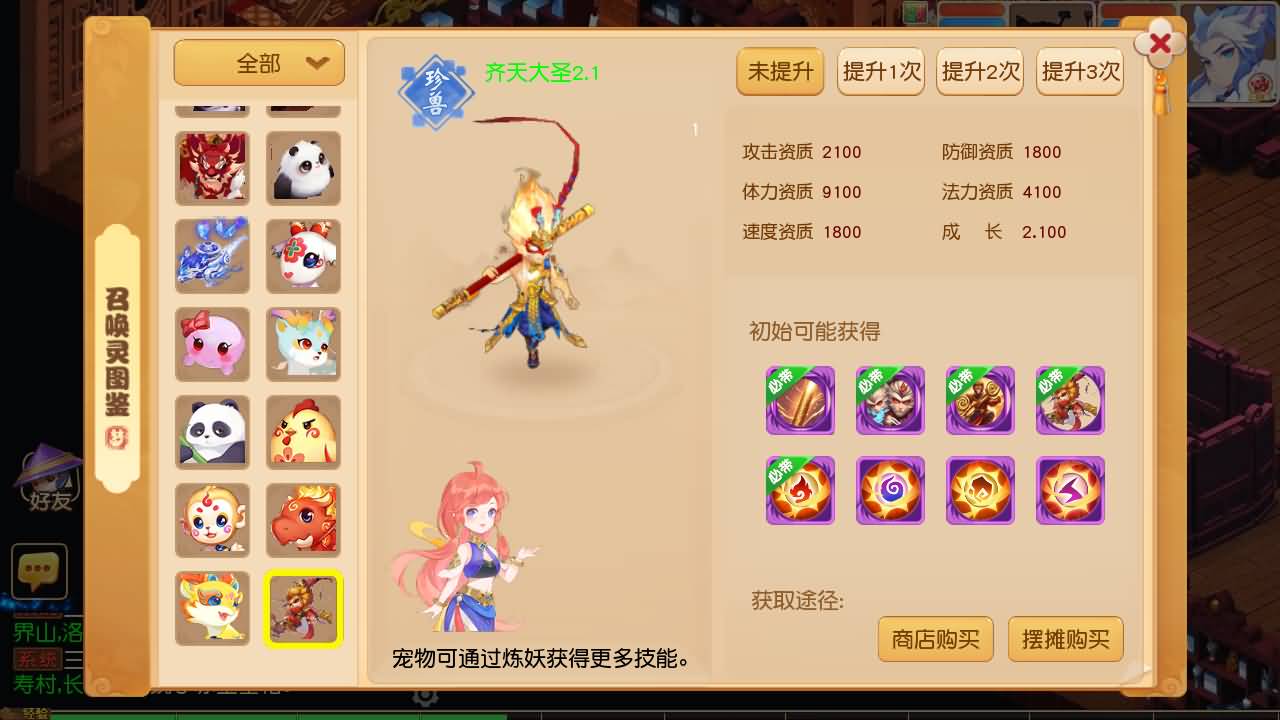Click the 商店购买 button

[935, 639]
